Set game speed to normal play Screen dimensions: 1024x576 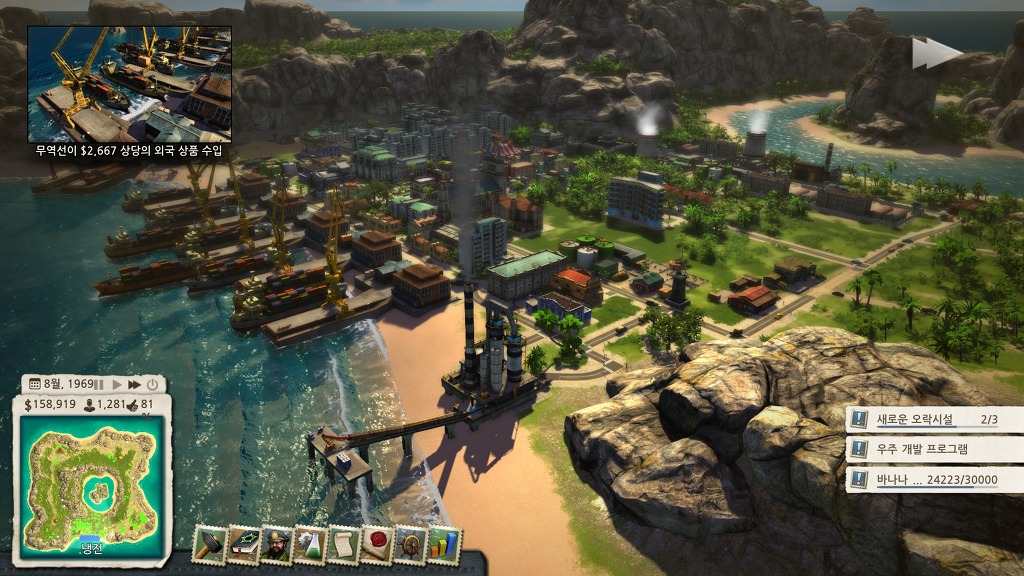(116, 384)
